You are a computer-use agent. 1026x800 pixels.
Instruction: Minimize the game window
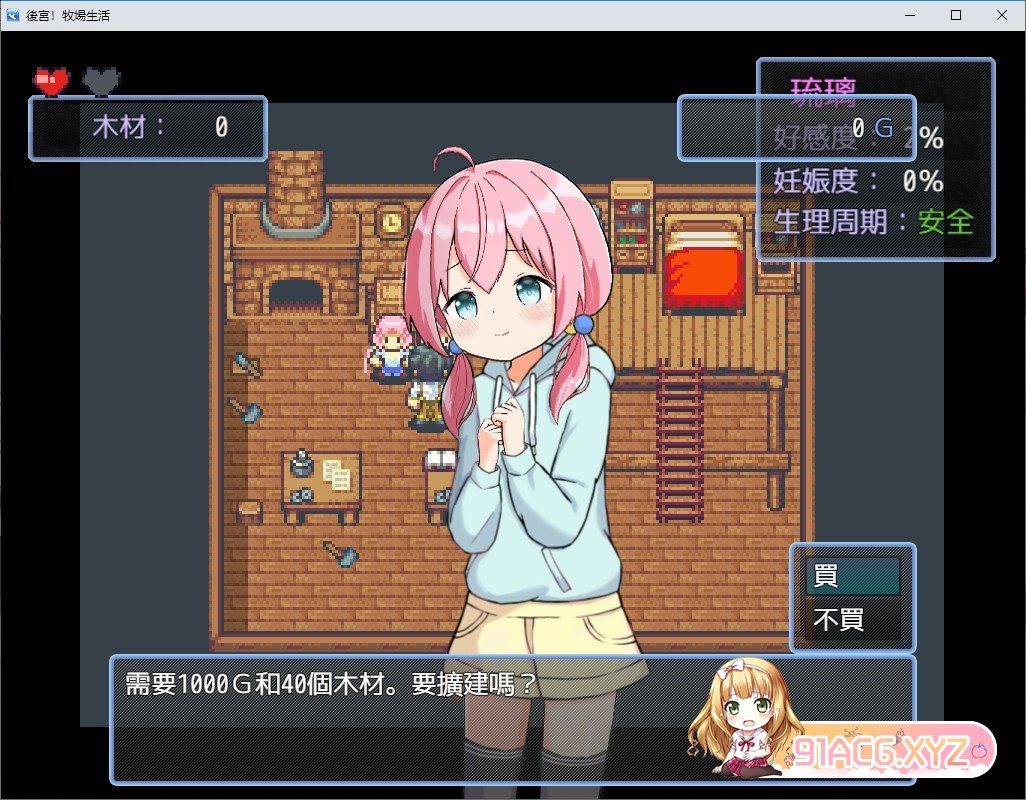pos(910,15)
